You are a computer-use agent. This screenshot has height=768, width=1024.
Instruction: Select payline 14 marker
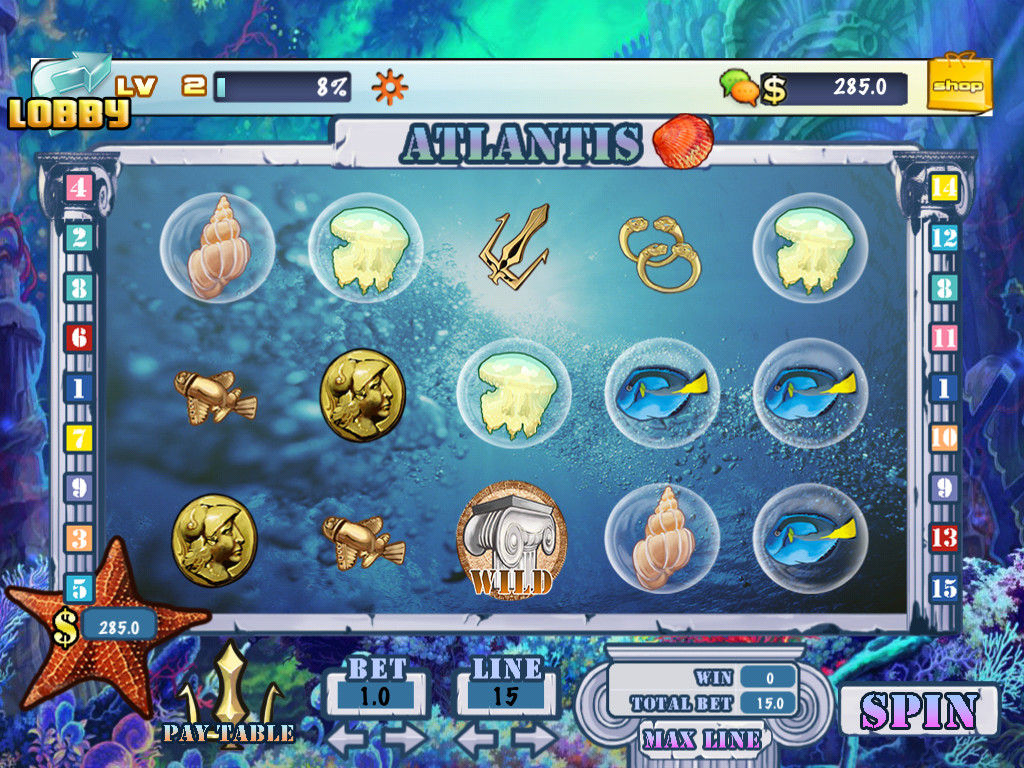pyautogui.click(x=944, y=187)
